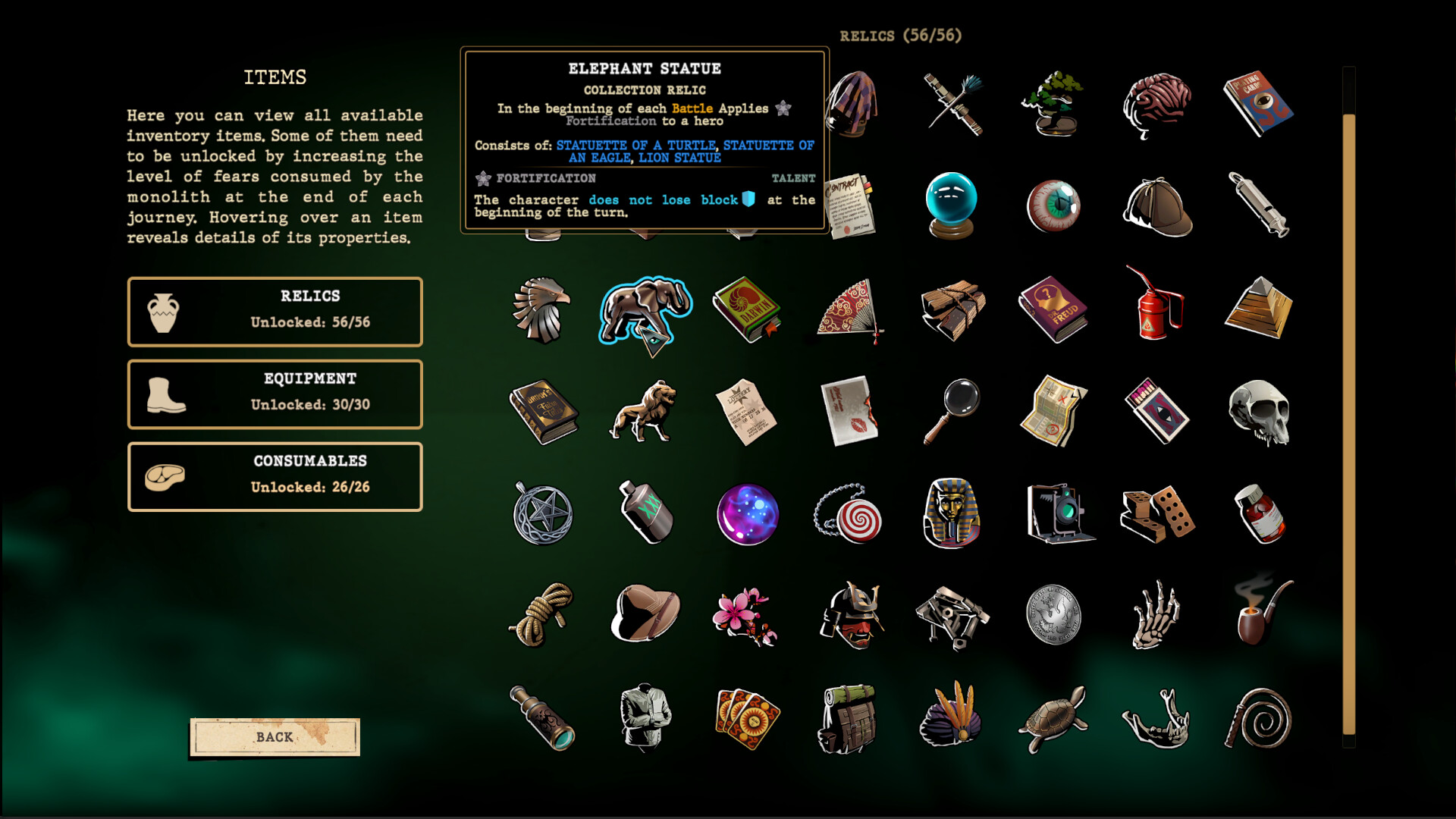This screenshot has height=819, width=1456.
Task: Click the BACK button
Action: pos(275,736)
